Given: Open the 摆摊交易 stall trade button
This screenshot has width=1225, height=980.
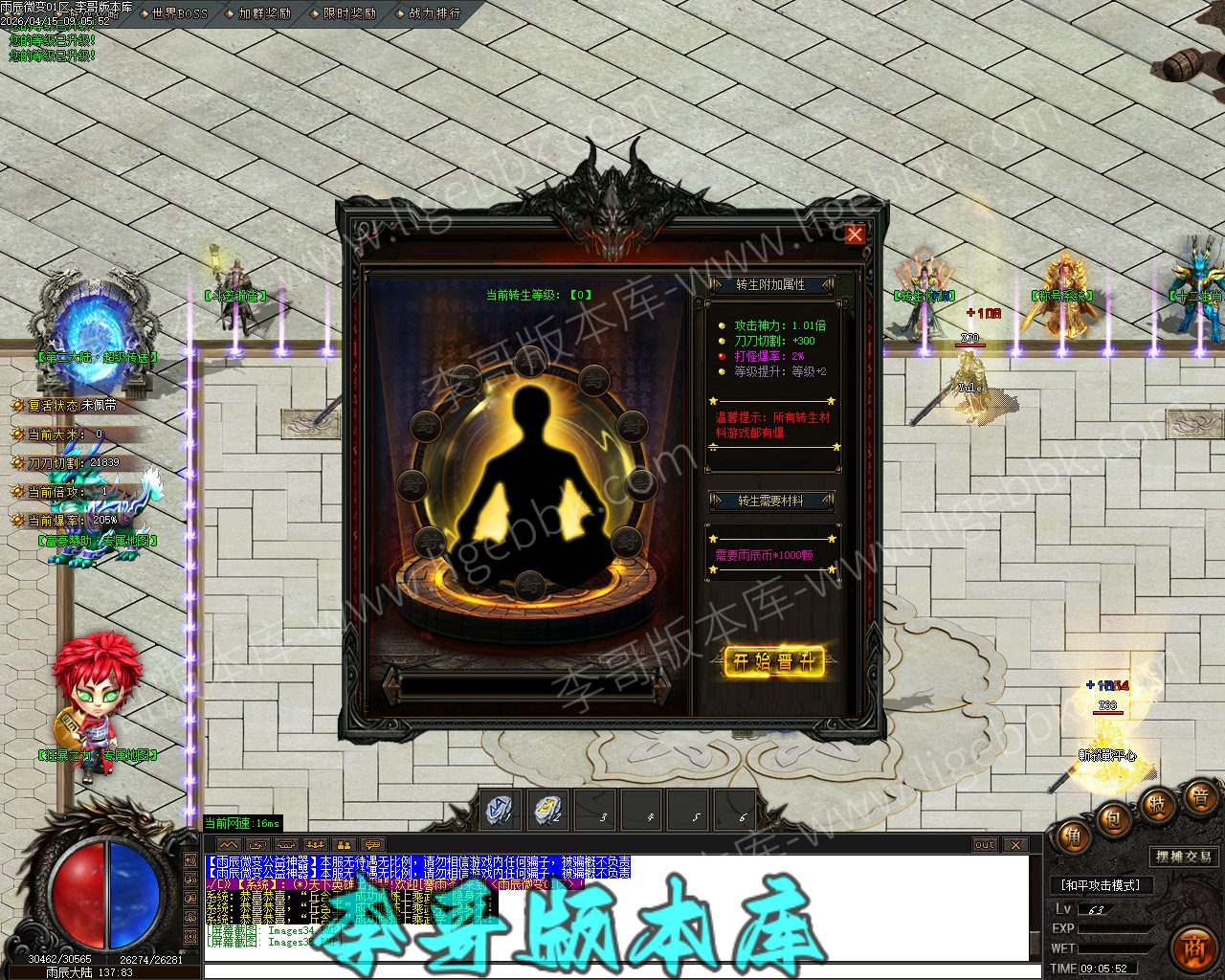Looking at the screenshot, I should tap(1183, 857).
